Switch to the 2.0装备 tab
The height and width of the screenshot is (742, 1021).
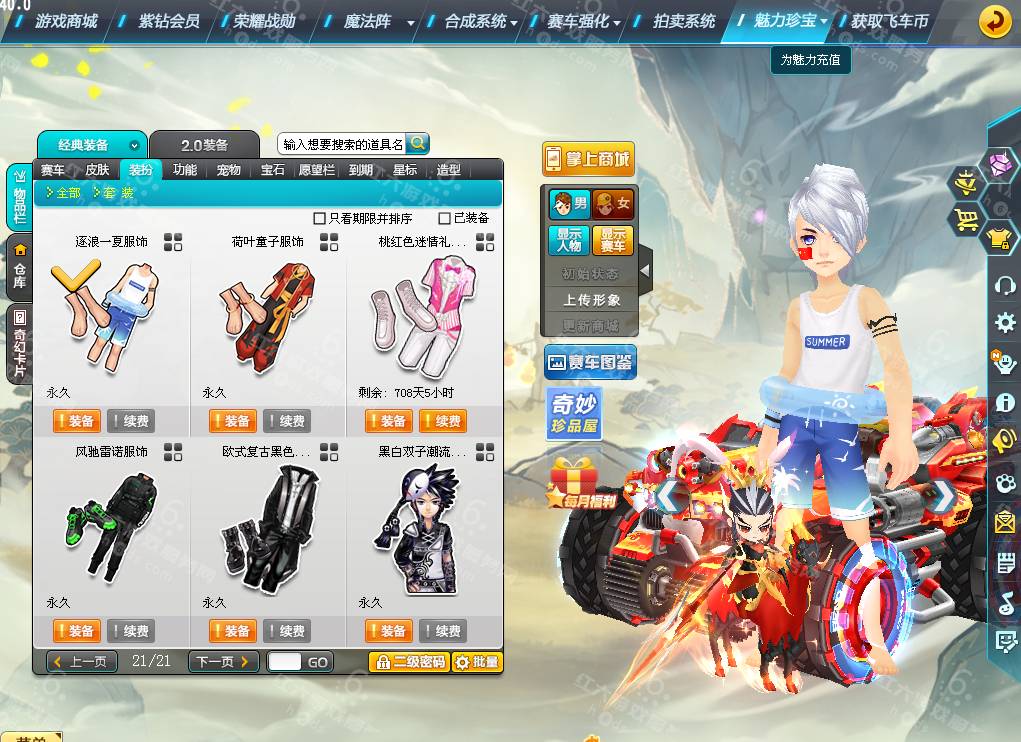(204, 145)
